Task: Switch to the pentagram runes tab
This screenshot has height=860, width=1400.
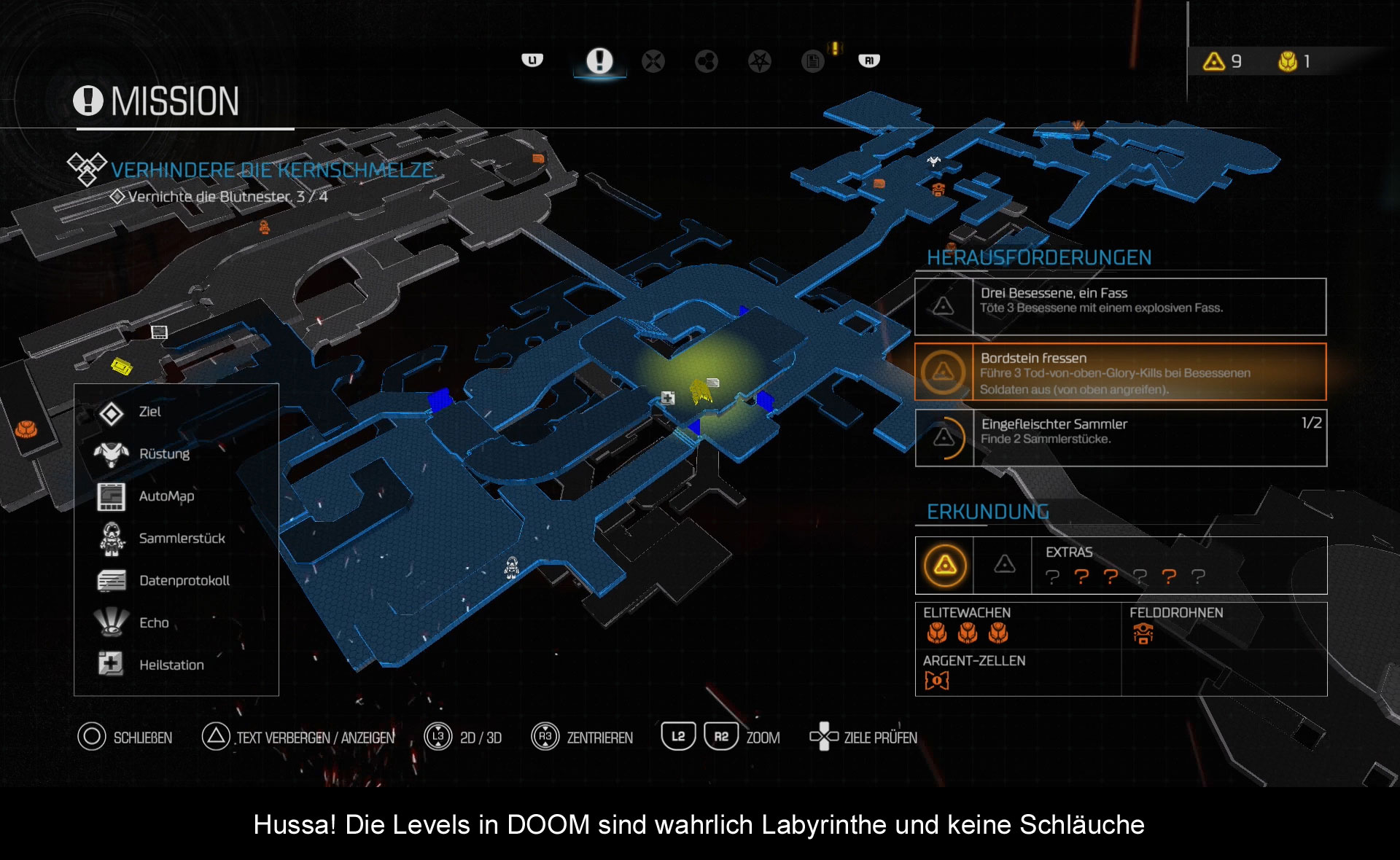Action: (x=760, y=61)
